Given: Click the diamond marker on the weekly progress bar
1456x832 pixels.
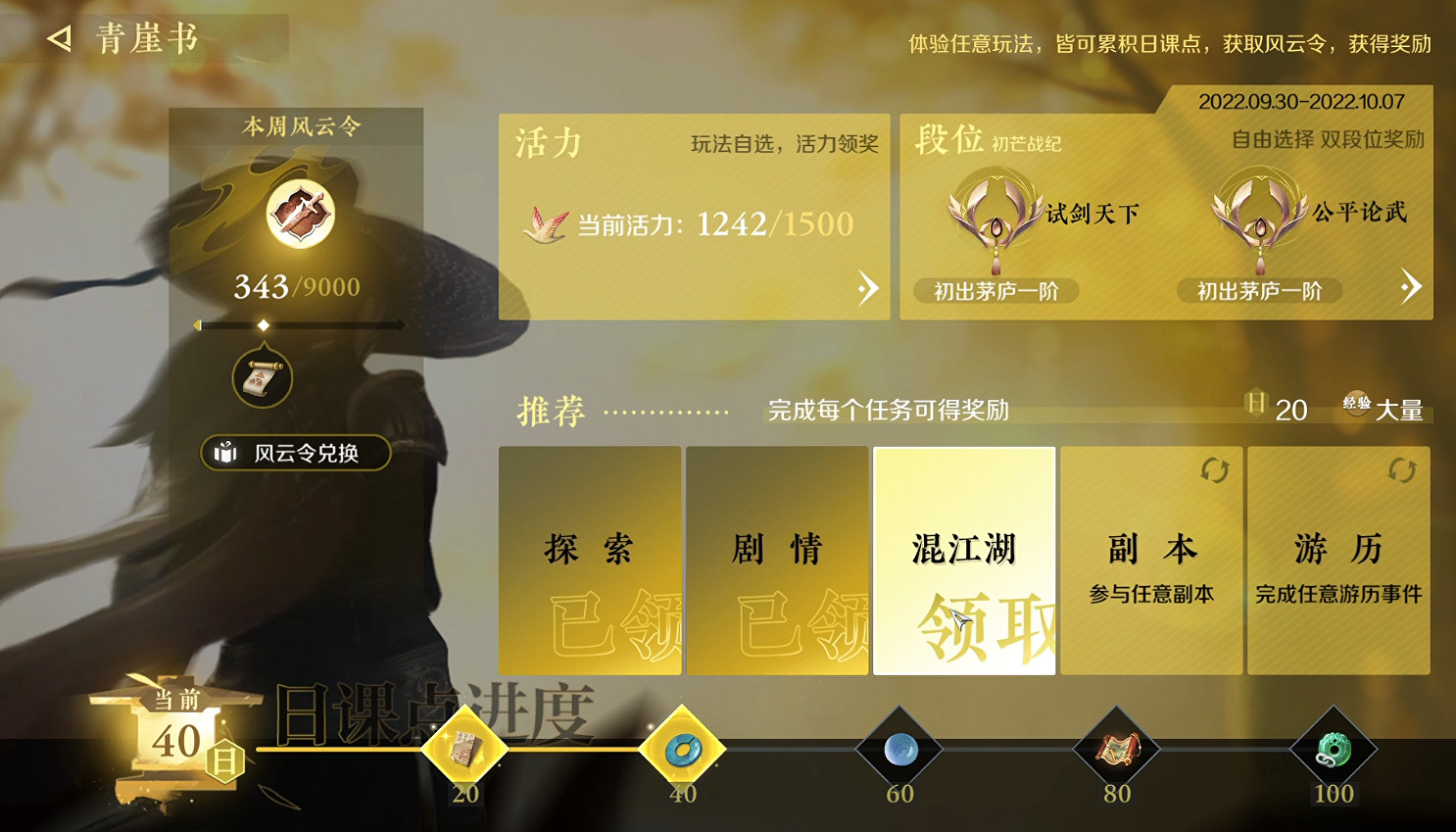Looking at the screenshot, I should (264, 326).
